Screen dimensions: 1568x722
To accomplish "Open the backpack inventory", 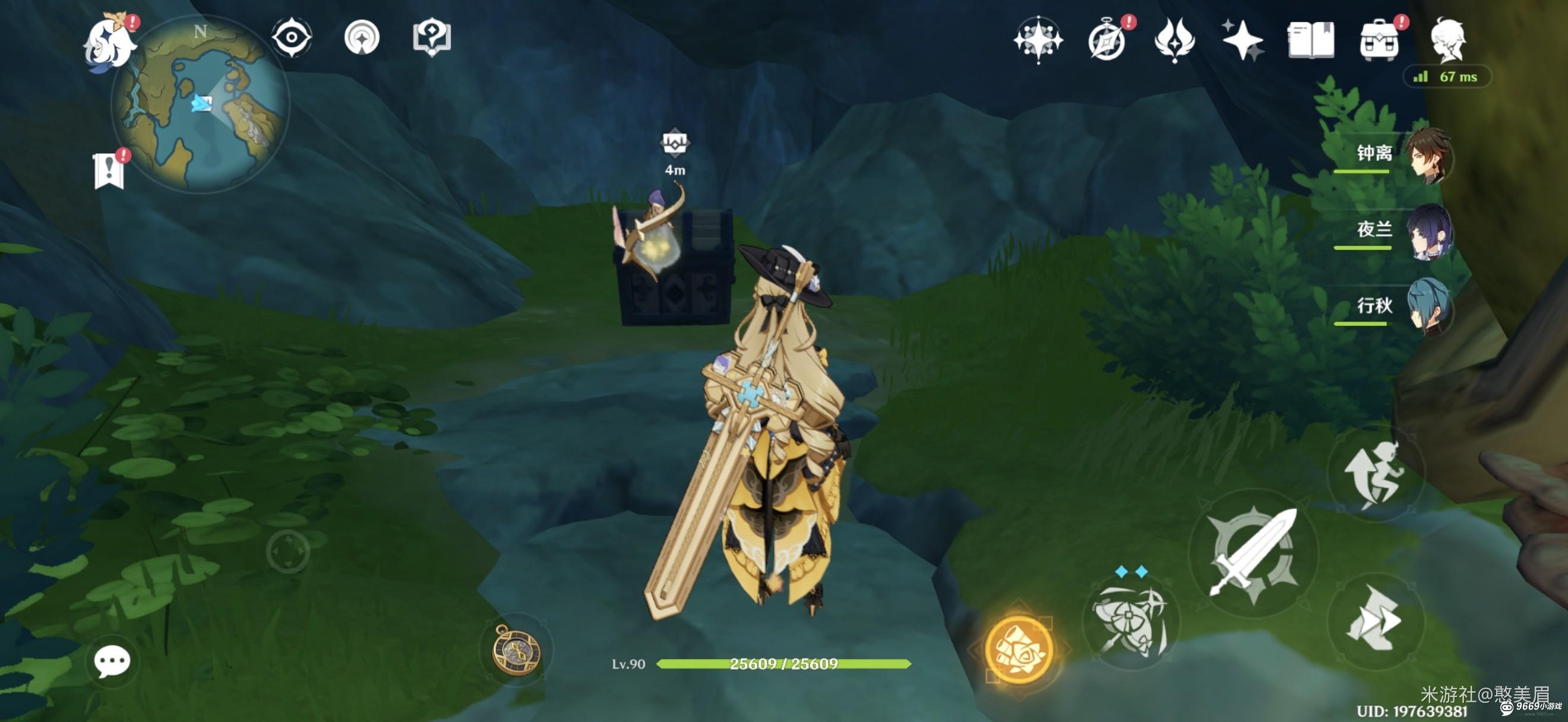I will (1379, 40).
